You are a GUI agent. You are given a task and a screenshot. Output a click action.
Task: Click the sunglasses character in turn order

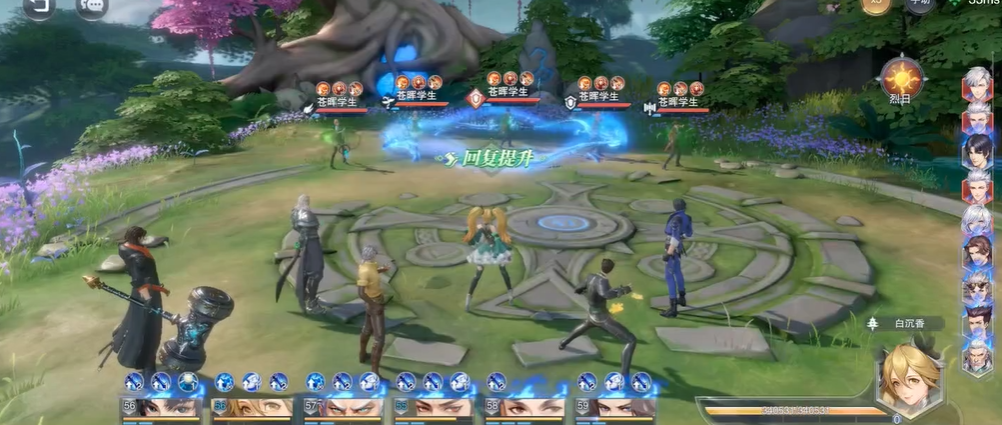pos(977,288)
